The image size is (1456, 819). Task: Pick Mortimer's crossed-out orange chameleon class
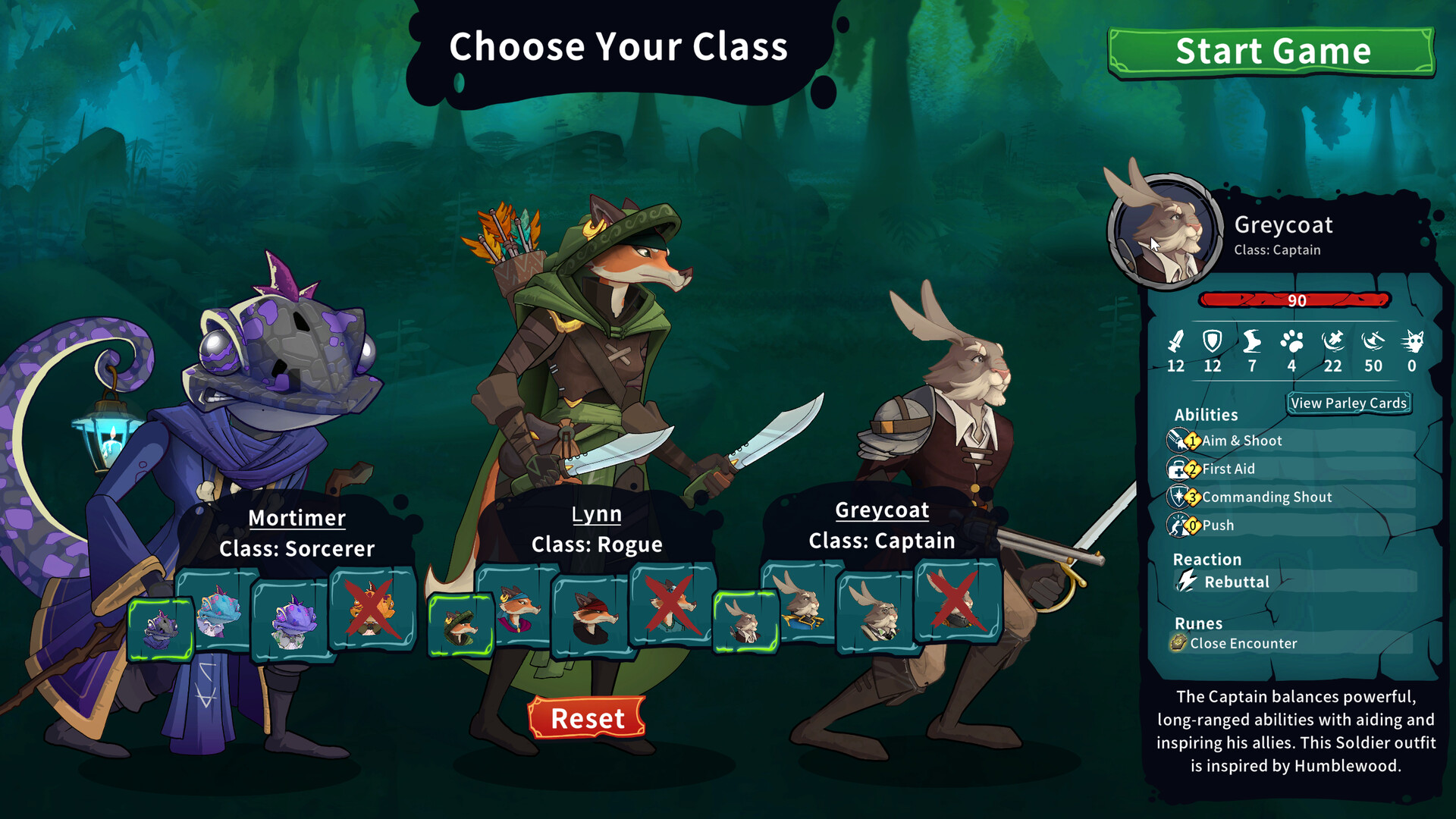click(x=372, y=609)
